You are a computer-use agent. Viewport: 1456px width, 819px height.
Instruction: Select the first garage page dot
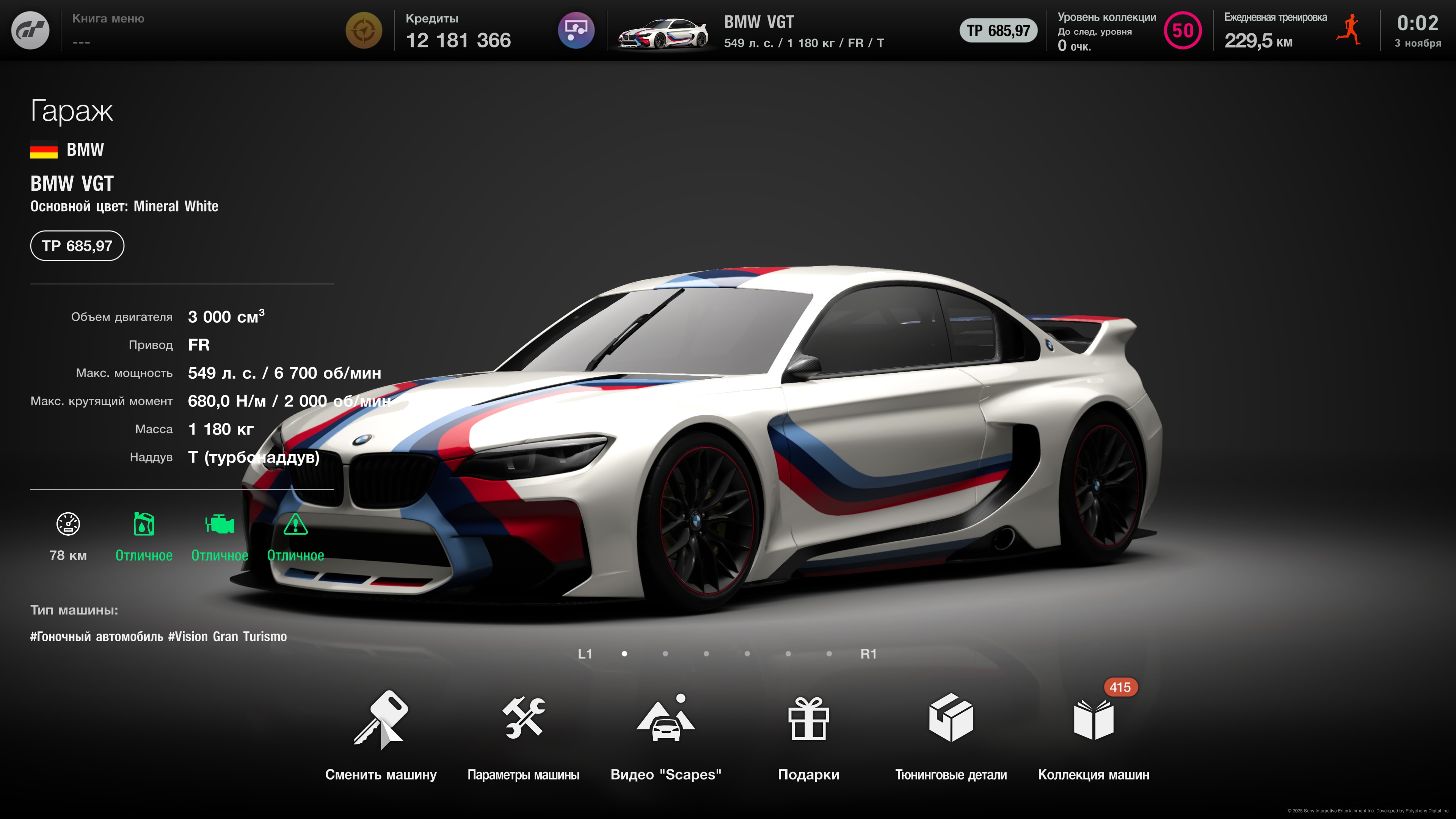(624, 654)
